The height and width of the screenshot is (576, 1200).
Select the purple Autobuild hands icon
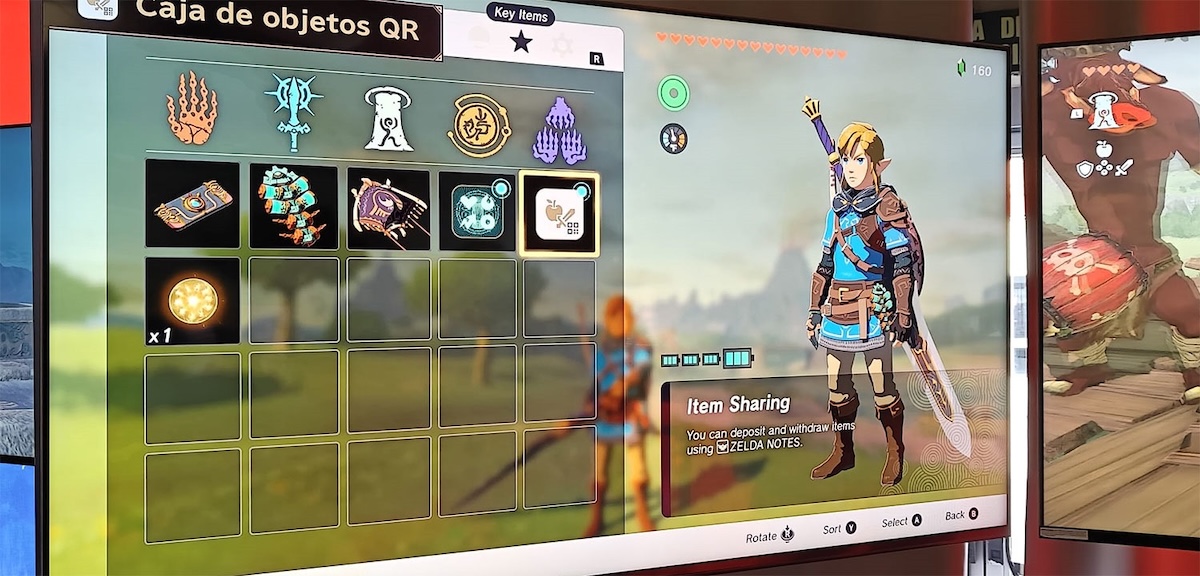(560, 130)
